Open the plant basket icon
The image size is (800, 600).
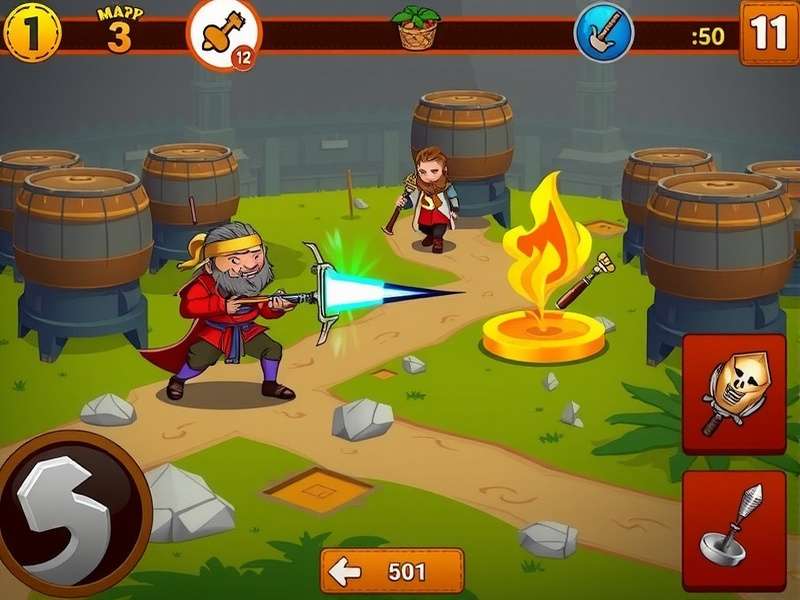(417, 28)
